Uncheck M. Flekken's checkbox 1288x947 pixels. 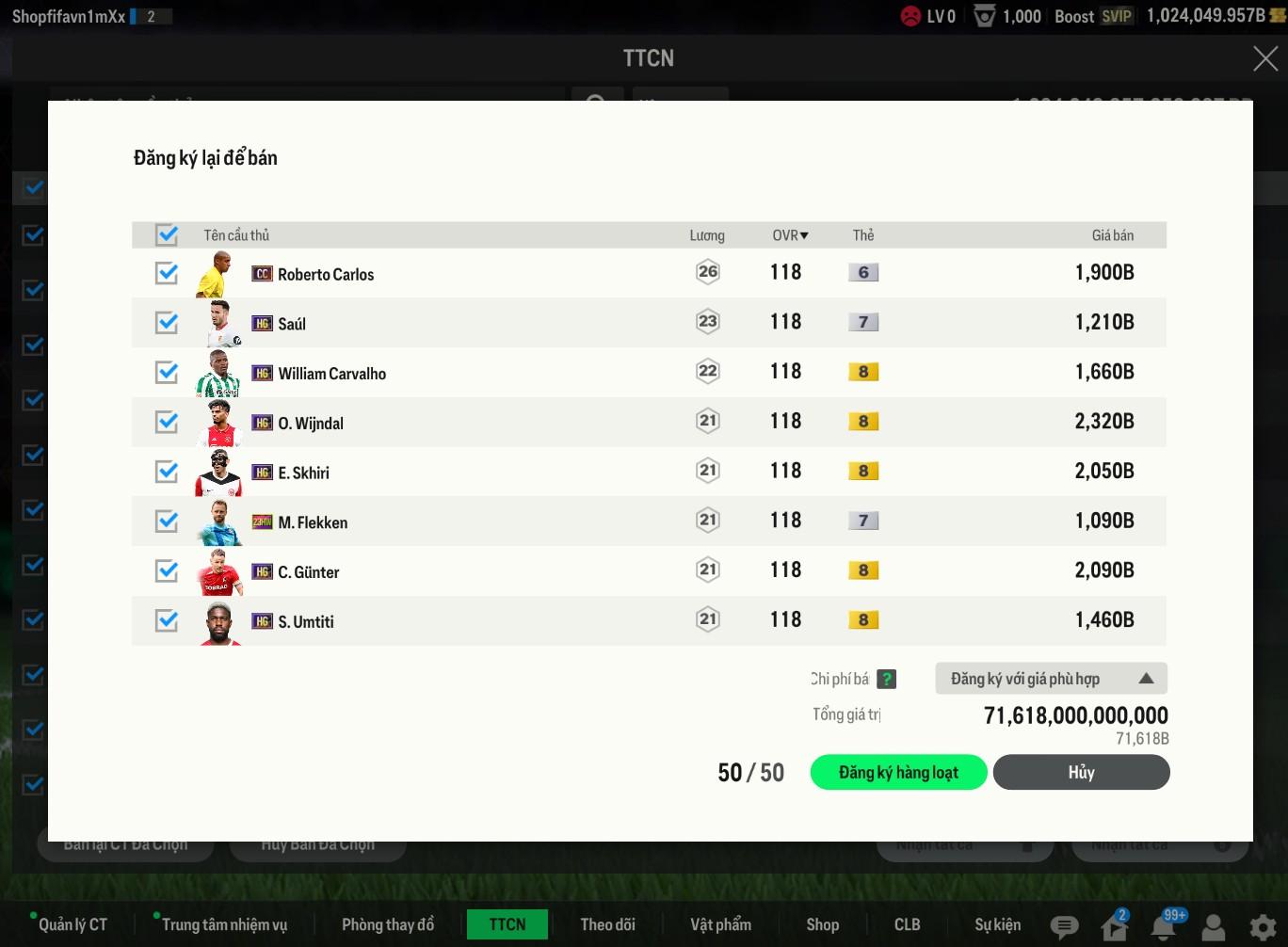(167, 522)
